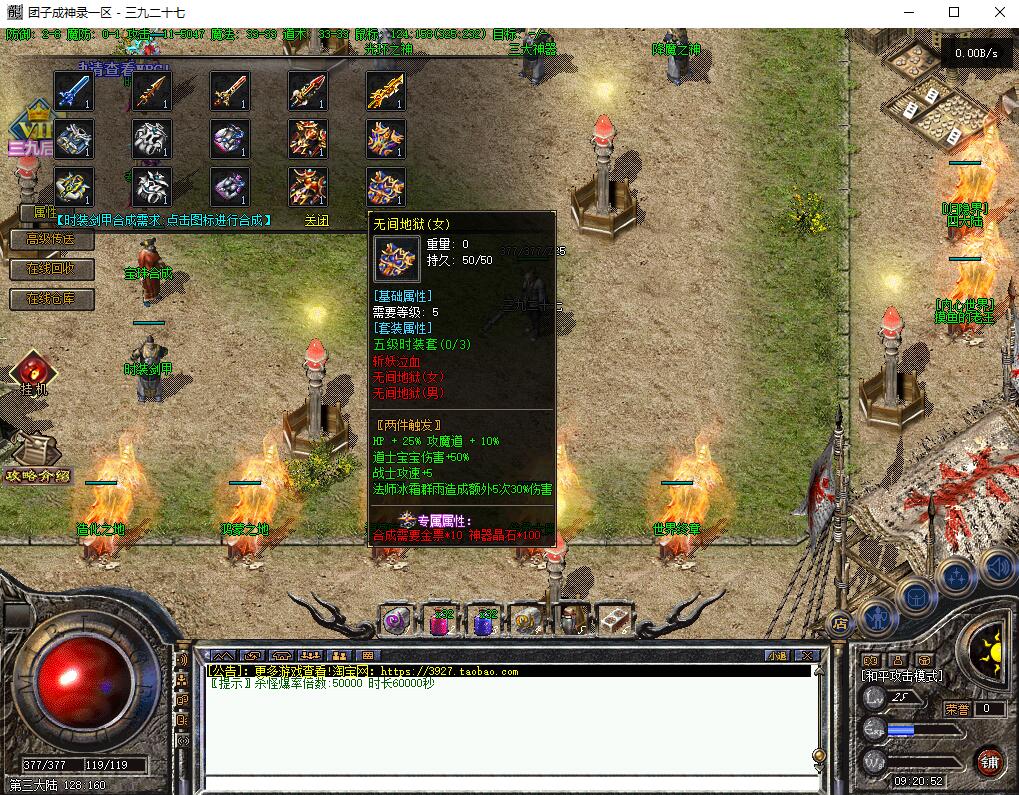The width and height of the screenshot is (1019, 795).
Task: Select the blue sword synthesis icon
Action: point(74,91)
